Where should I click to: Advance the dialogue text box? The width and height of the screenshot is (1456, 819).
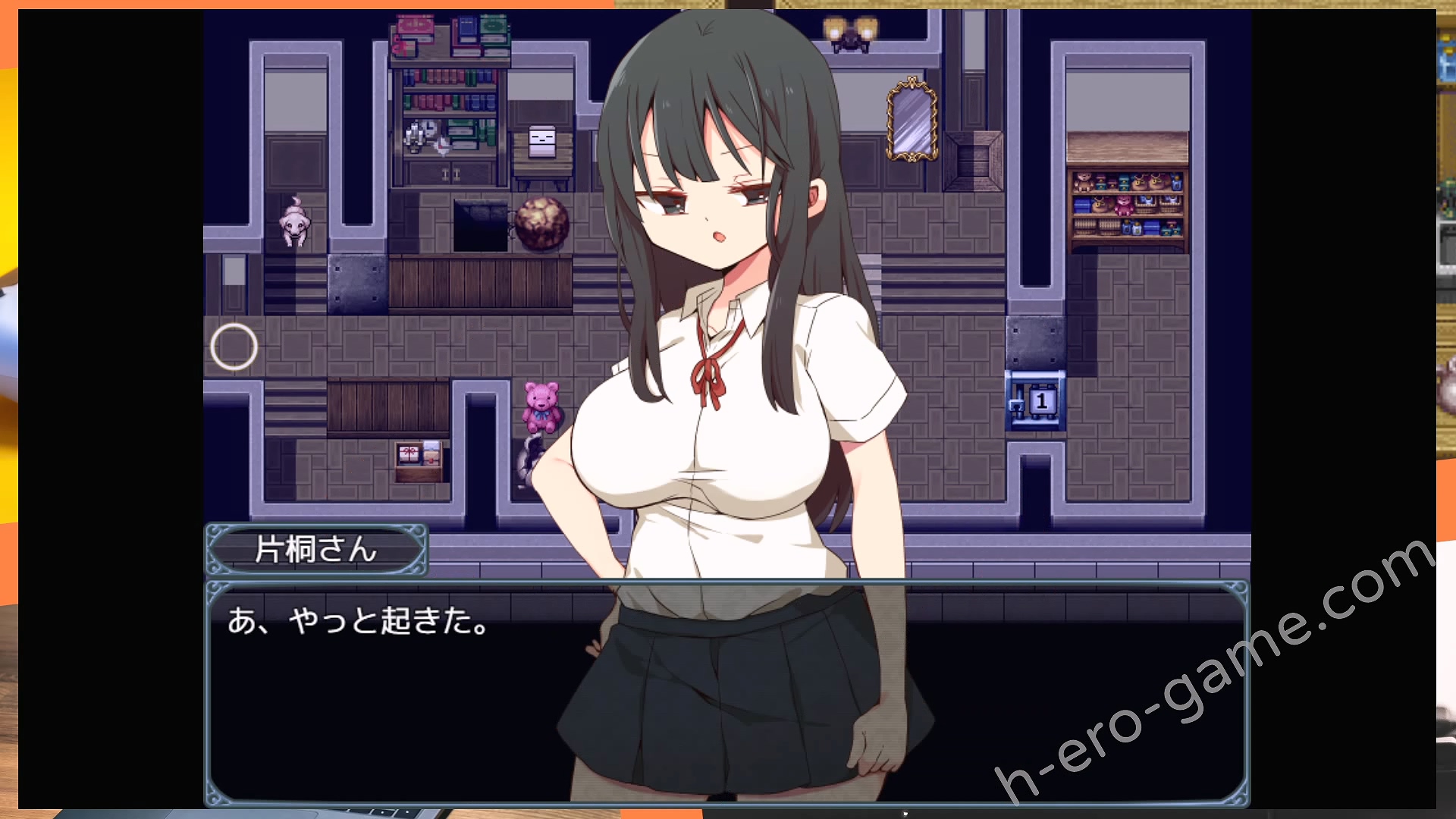click(726, 692)
